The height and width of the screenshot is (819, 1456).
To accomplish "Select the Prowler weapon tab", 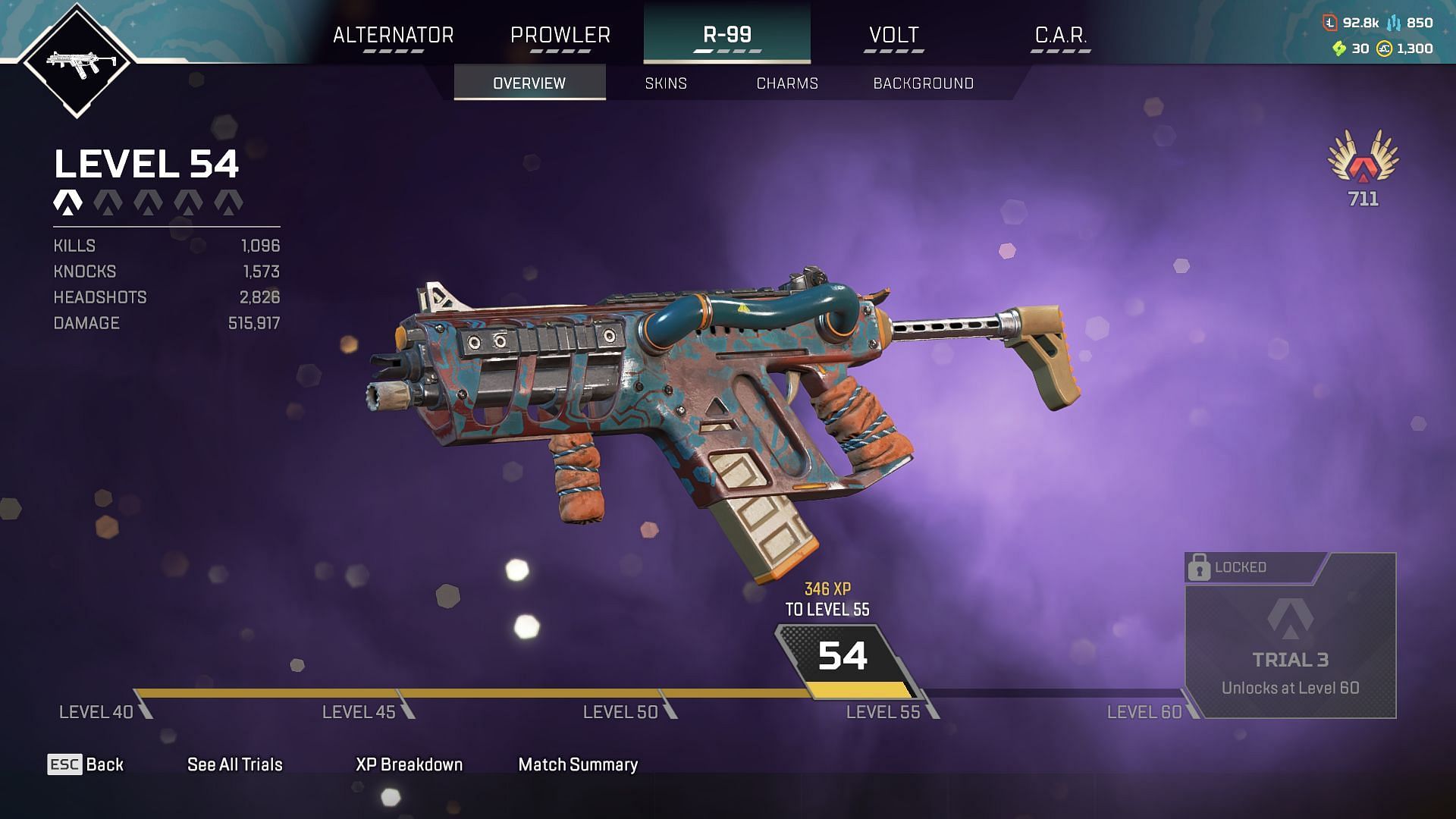I will (x=560, y=36).
